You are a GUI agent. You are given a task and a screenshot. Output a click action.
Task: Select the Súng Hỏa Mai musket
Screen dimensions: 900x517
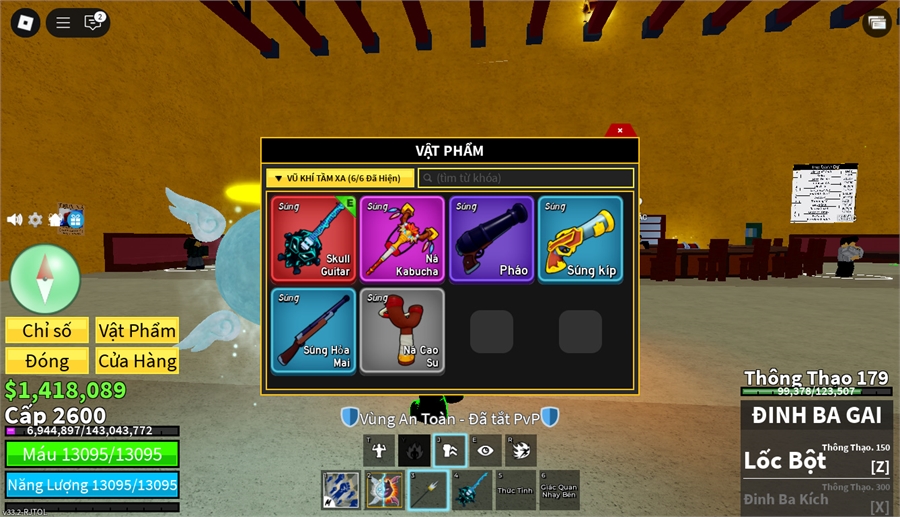tap(314, 330)
